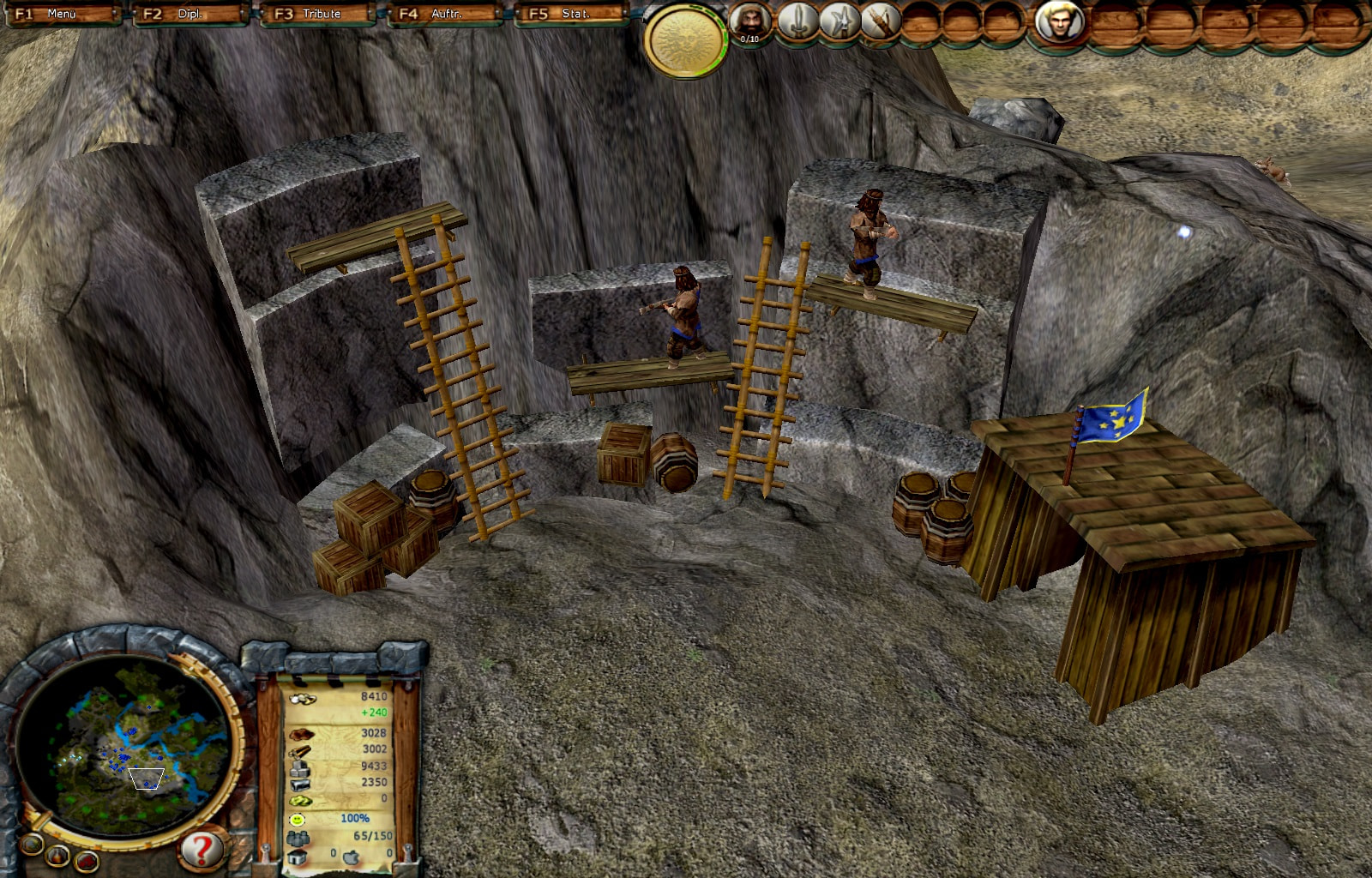The height and width of the screenshot is (878, 1372).
Task: Select the bow and quiver archer icon
Action: tap(879, 21)
